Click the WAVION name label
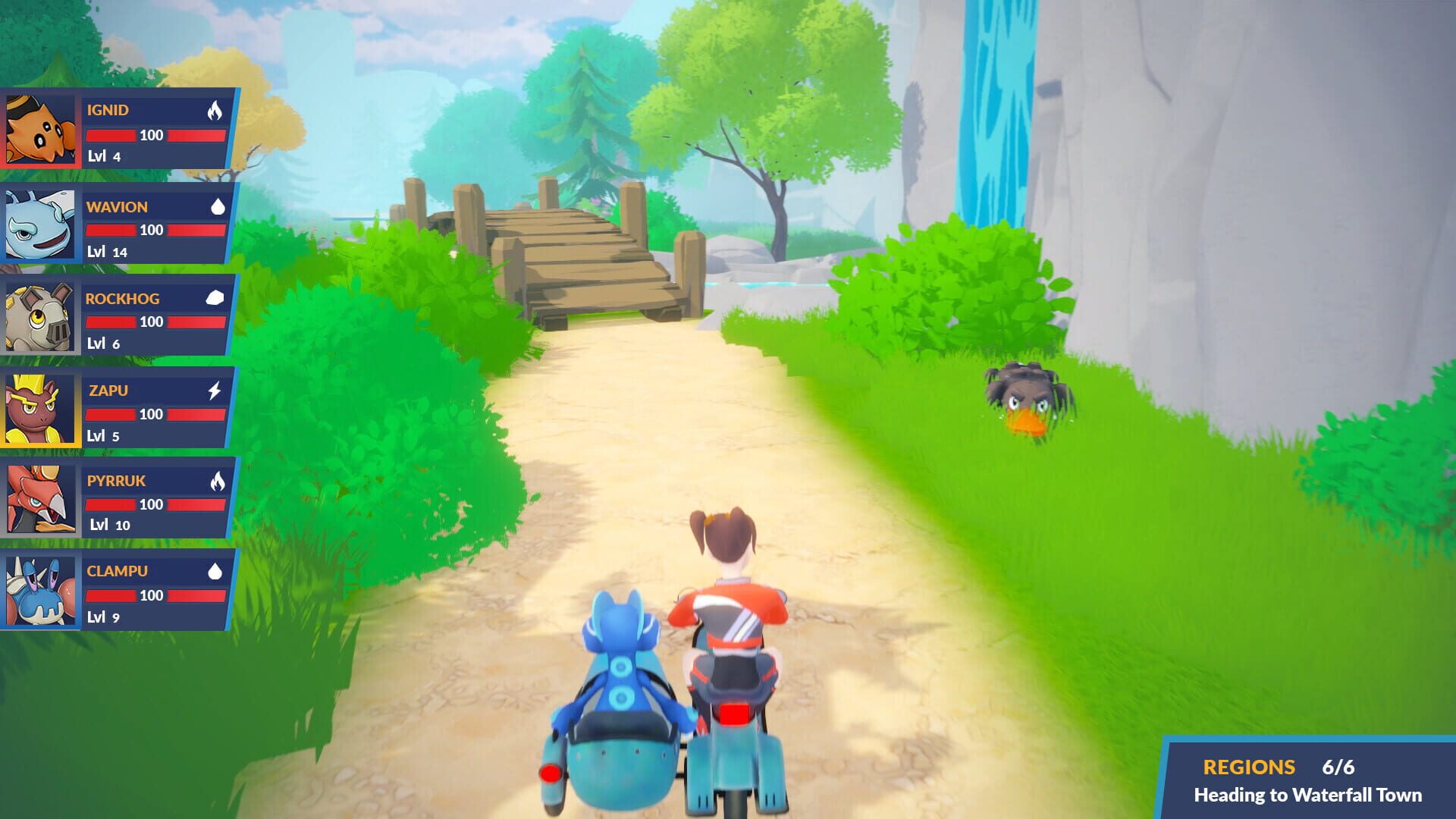The height and width of the screenshot is (819, 1456). pyautogui.click(x=116, y=206)
